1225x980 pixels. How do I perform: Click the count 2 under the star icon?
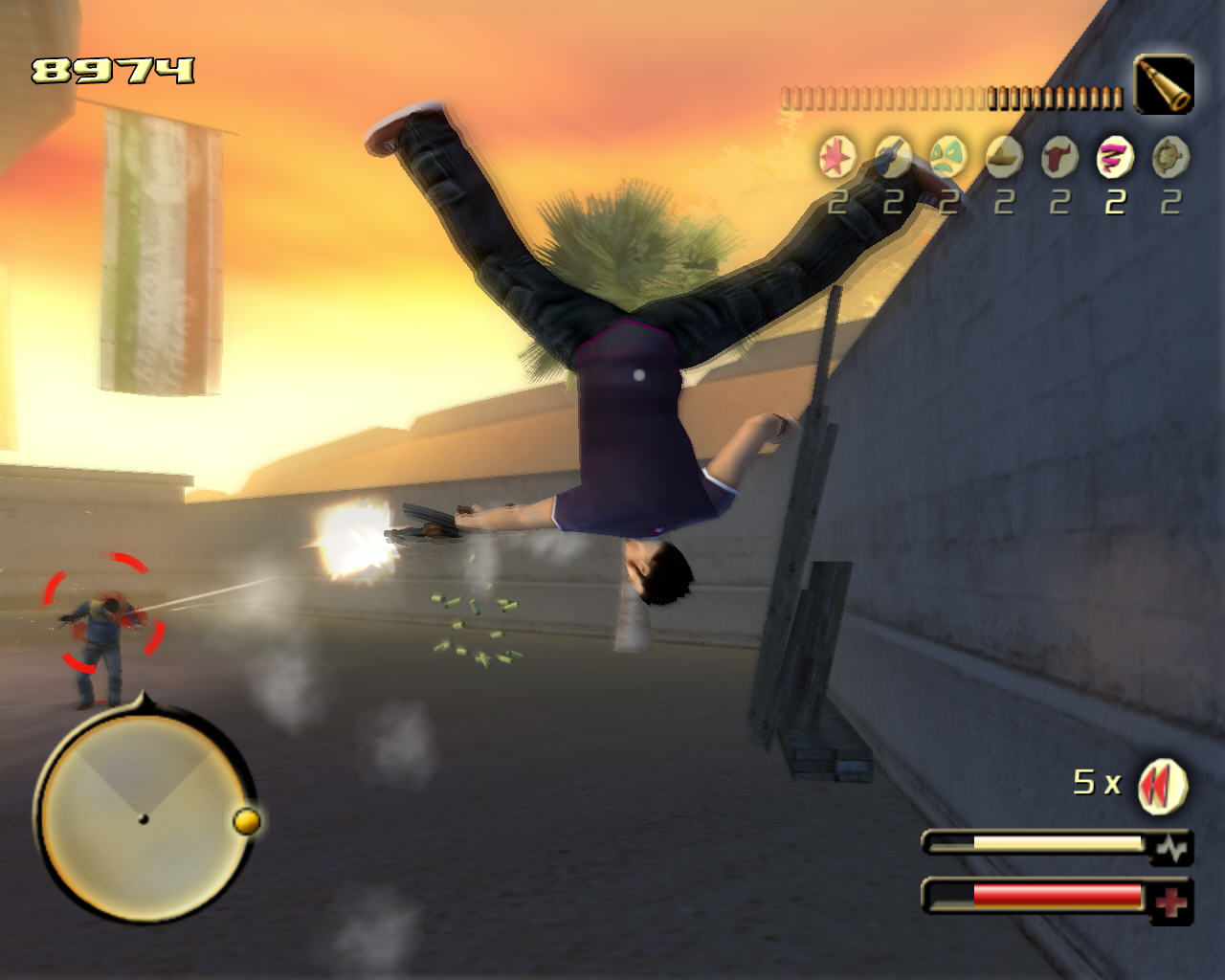point(835,202)
